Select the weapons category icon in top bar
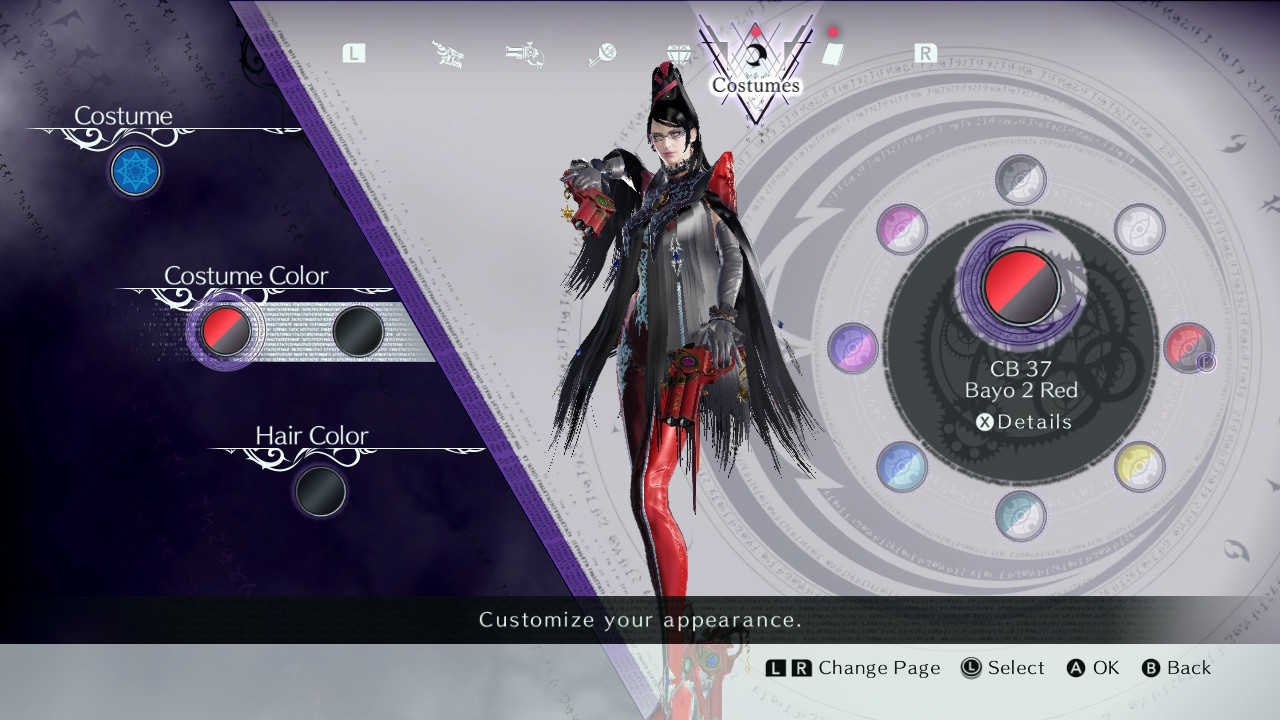1280x720 pixels. point(447,53)
